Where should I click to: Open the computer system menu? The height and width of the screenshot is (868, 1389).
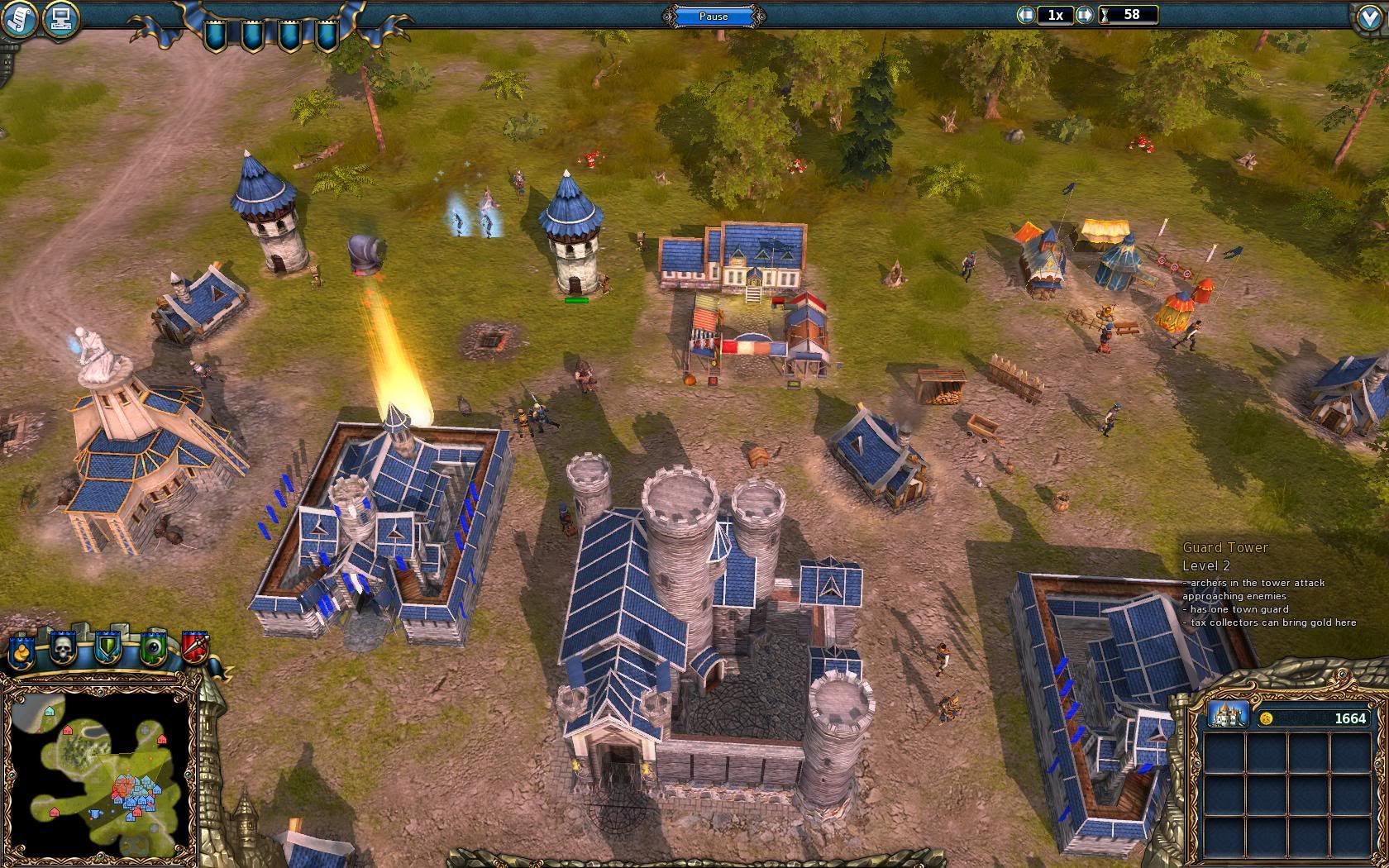[x=60, y=17]
